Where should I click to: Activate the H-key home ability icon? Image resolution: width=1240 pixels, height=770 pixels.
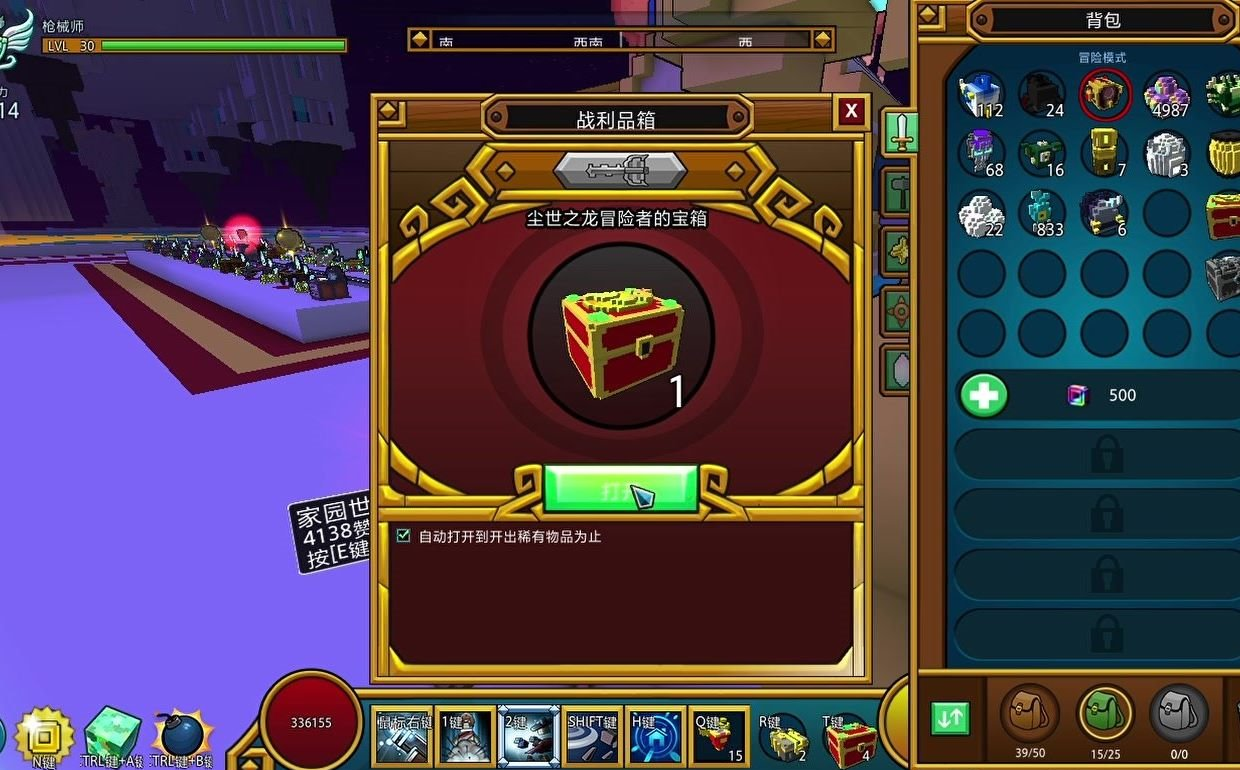656,737
